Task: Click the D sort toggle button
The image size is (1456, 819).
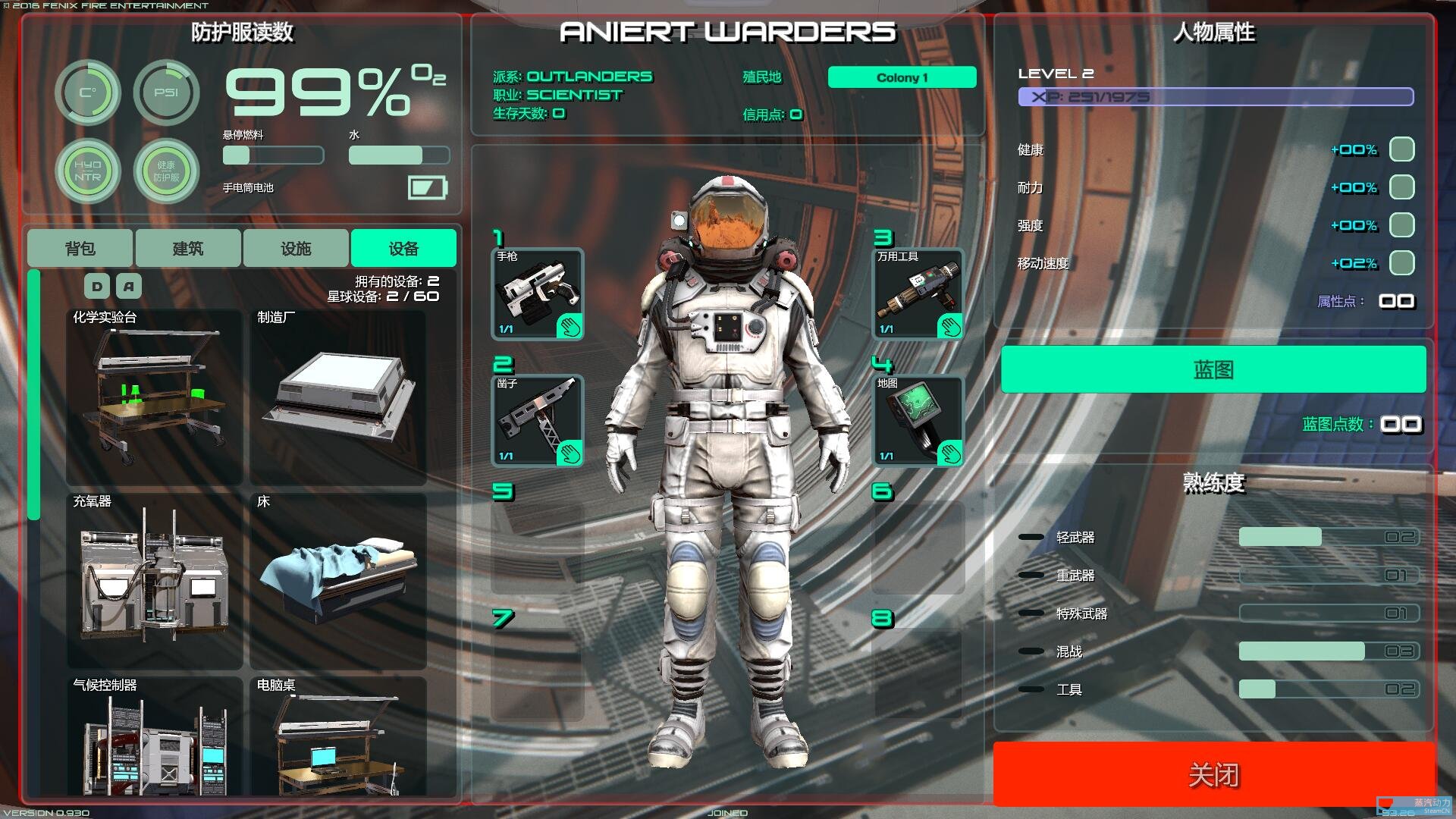Action: pos(96,286)
